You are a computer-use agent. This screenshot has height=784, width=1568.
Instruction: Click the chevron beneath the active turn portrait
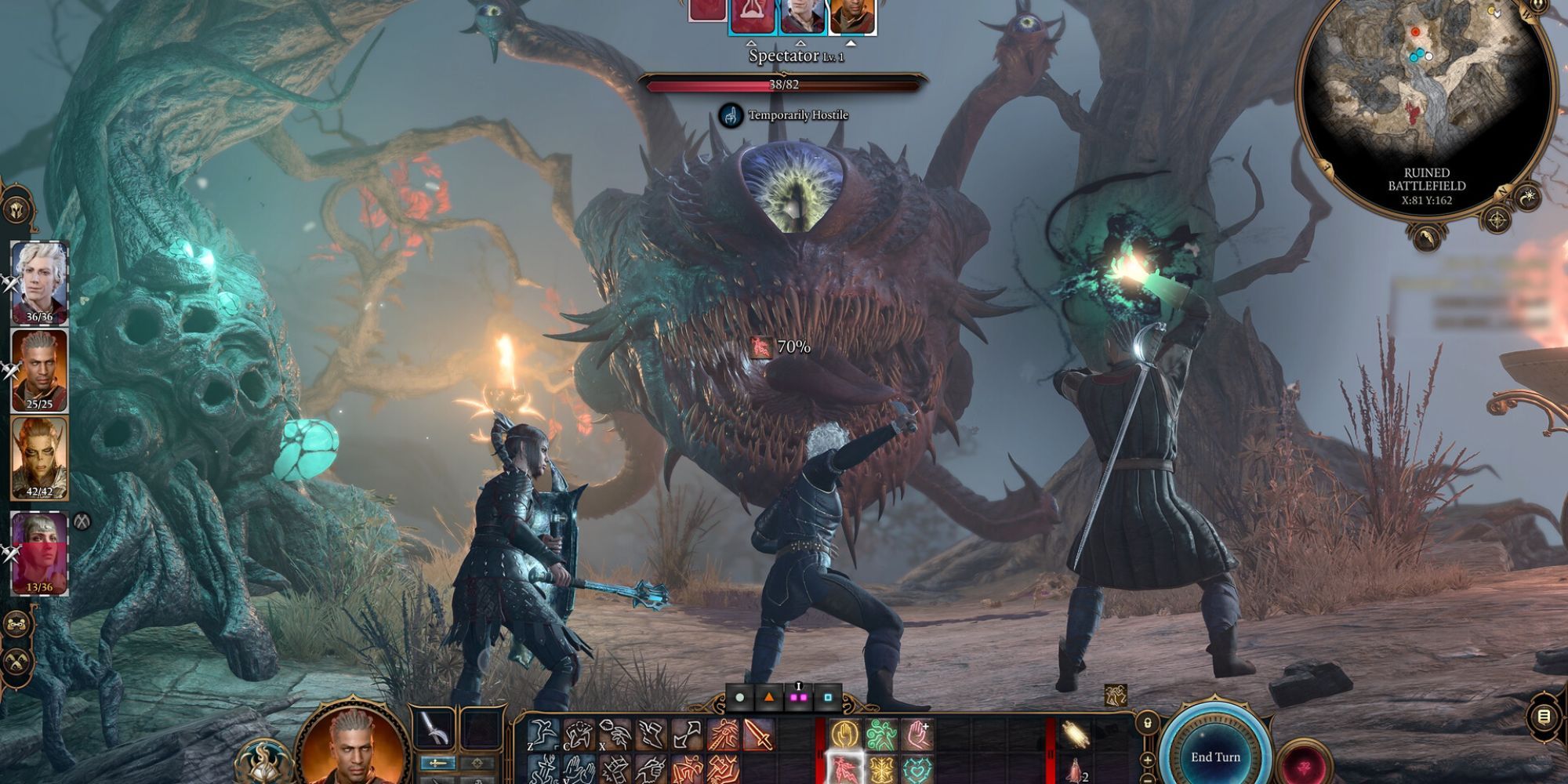coord(851,44)
